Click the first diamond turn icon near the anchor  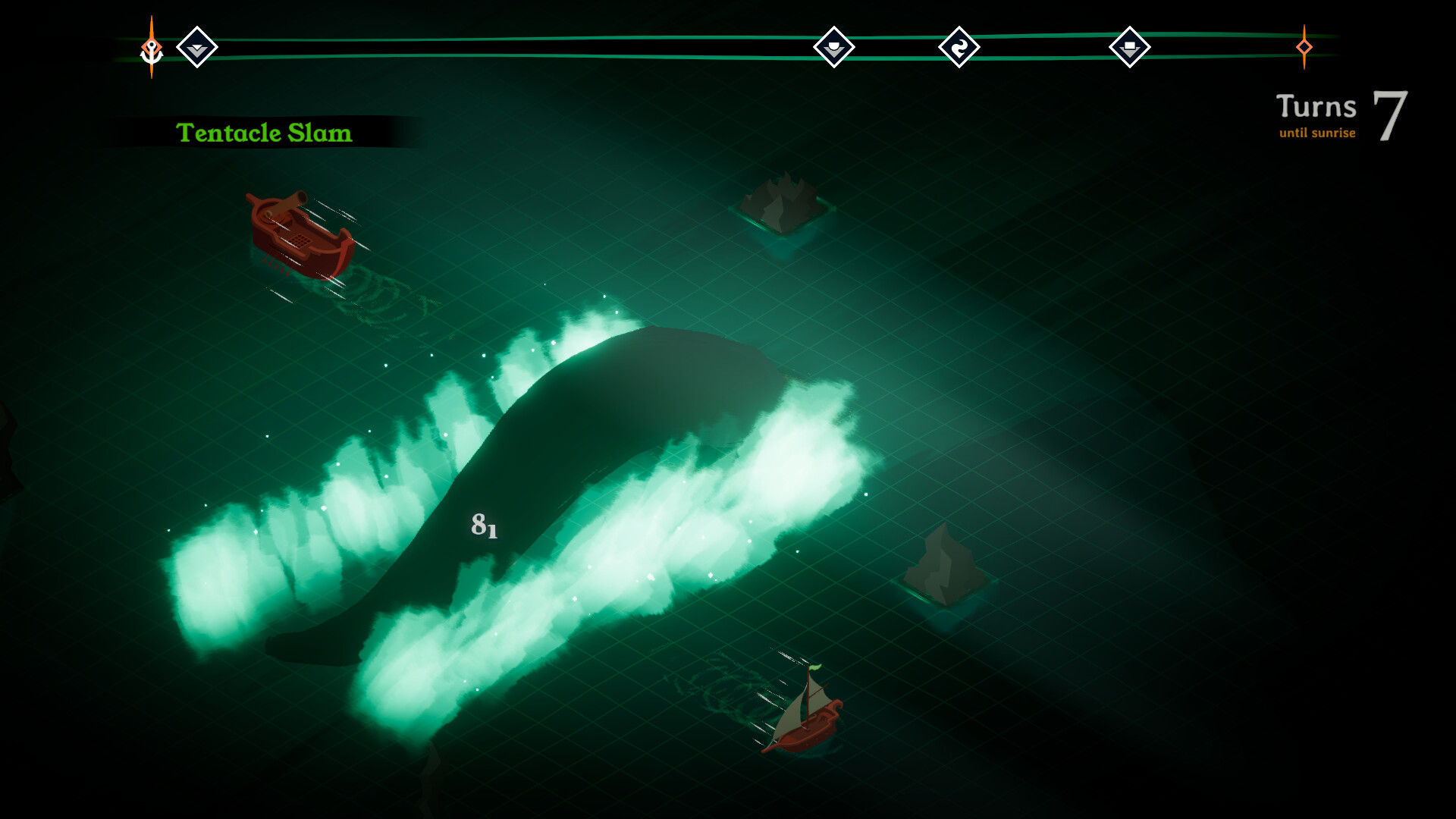[x=198, y=46]
